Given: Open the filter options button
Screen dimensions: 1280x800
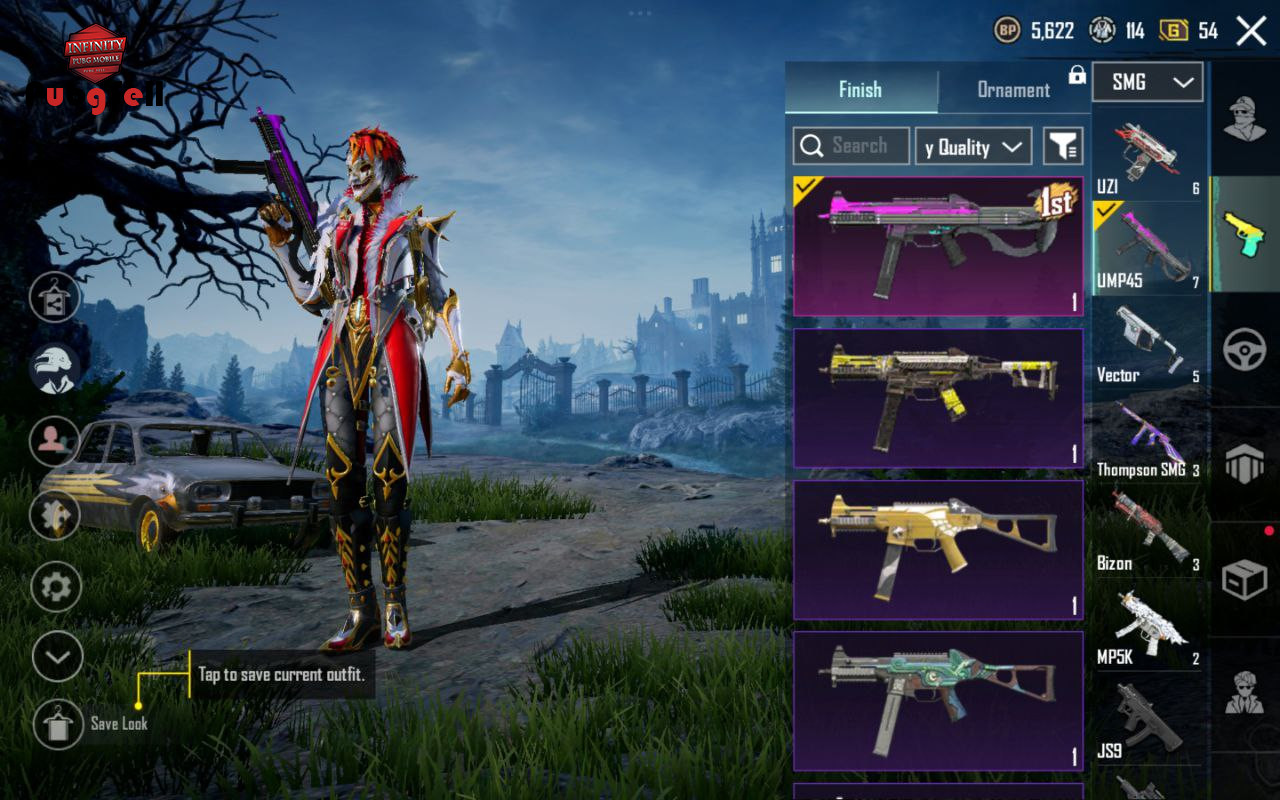Looking at the screenshot, I should click(1063, 147).
